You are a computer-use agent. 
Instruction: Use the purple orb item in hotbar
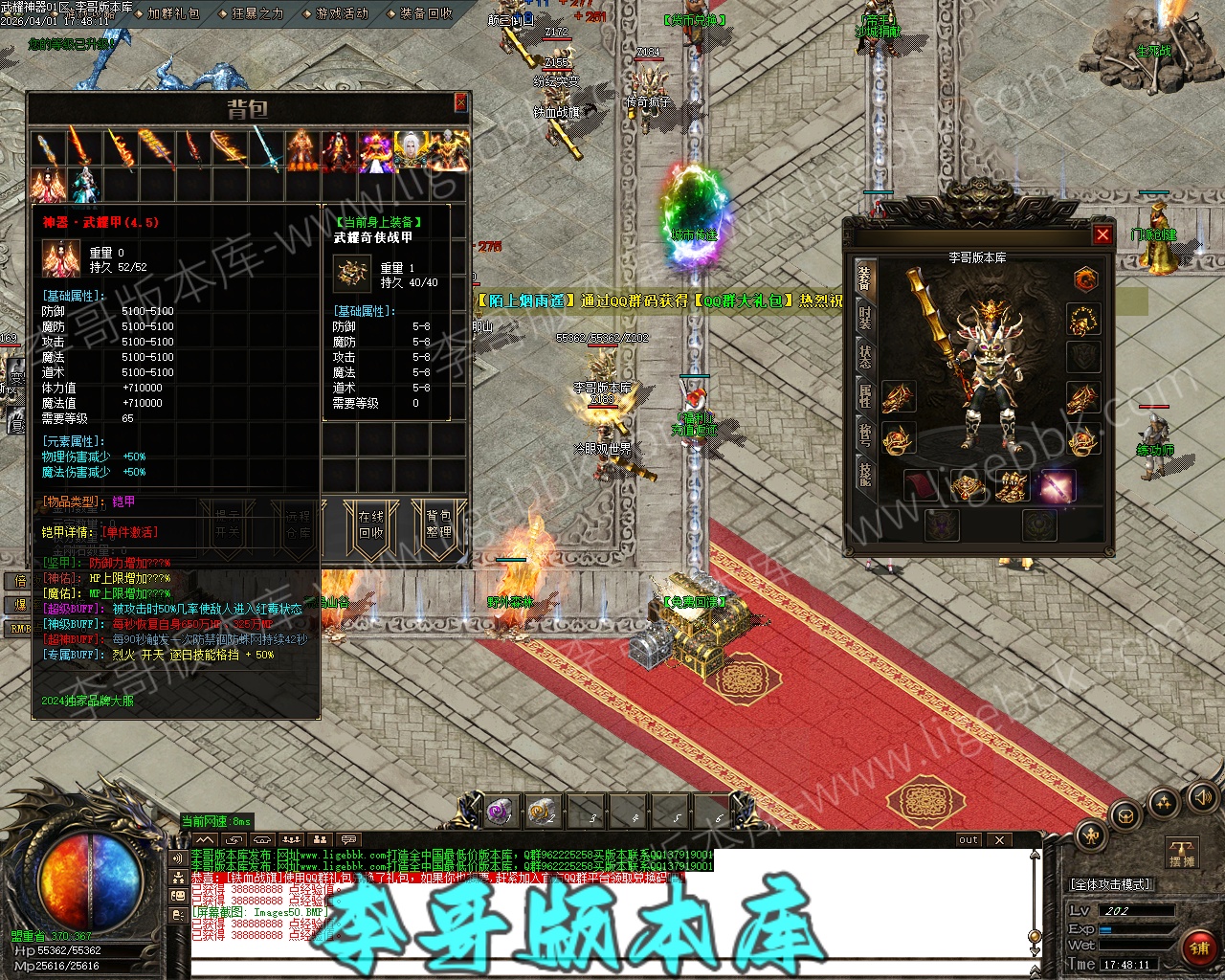click(500, 812)
